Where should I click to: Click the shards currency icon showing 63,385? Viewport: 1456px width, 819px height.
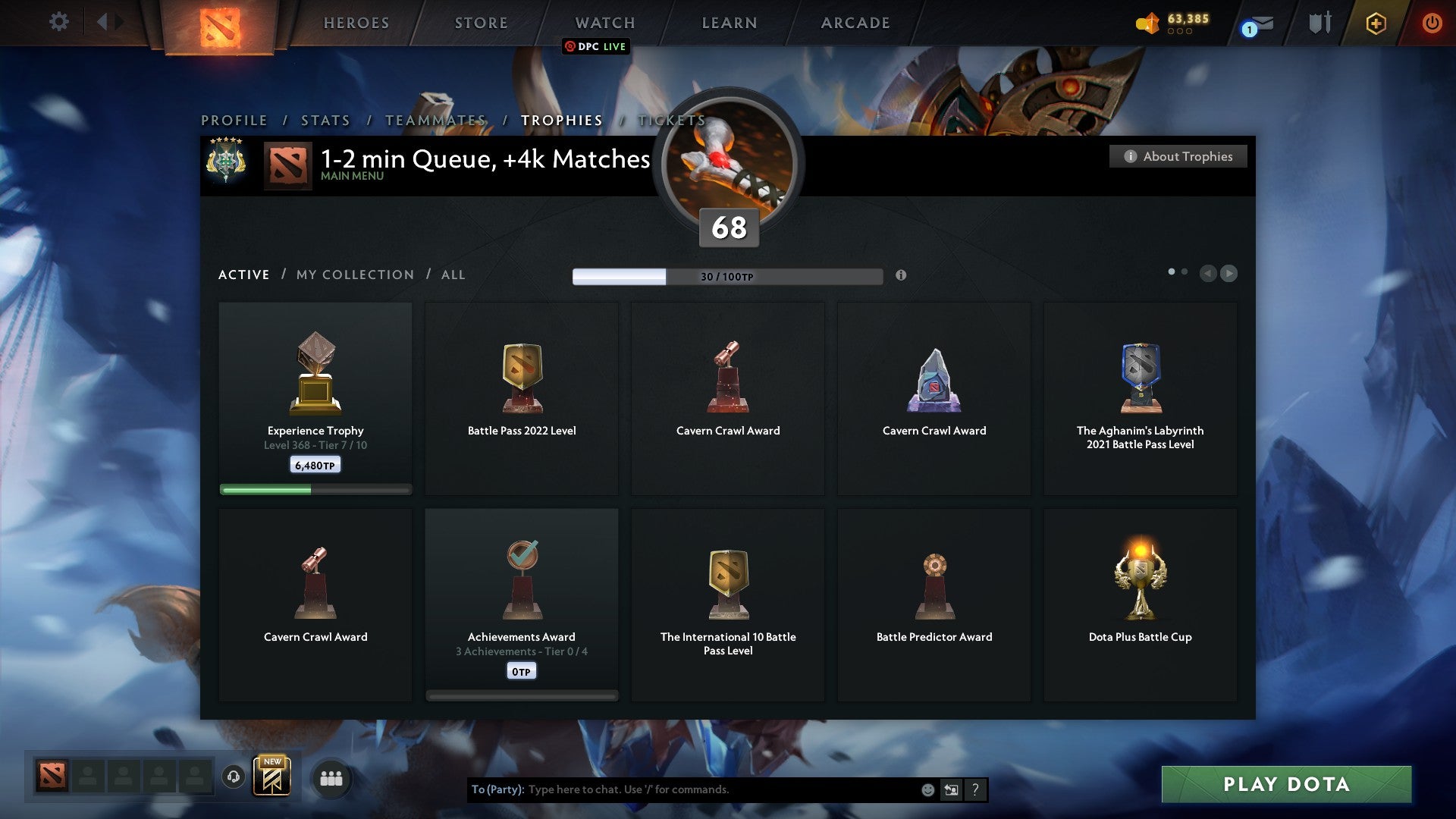click(1147, 23)
